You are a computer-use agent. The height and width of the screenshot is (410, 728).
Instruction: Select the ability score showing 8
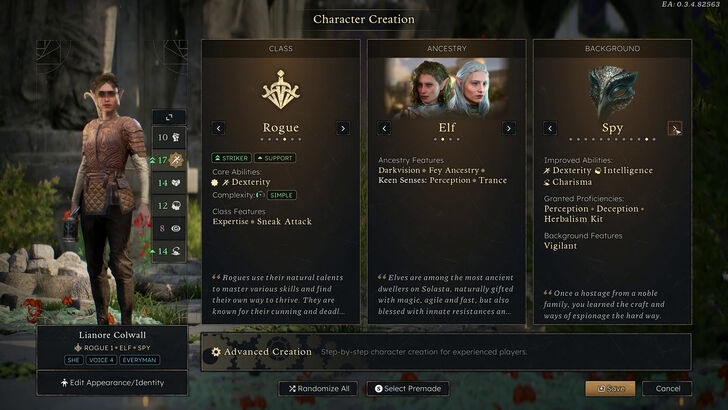pos(167,228)
